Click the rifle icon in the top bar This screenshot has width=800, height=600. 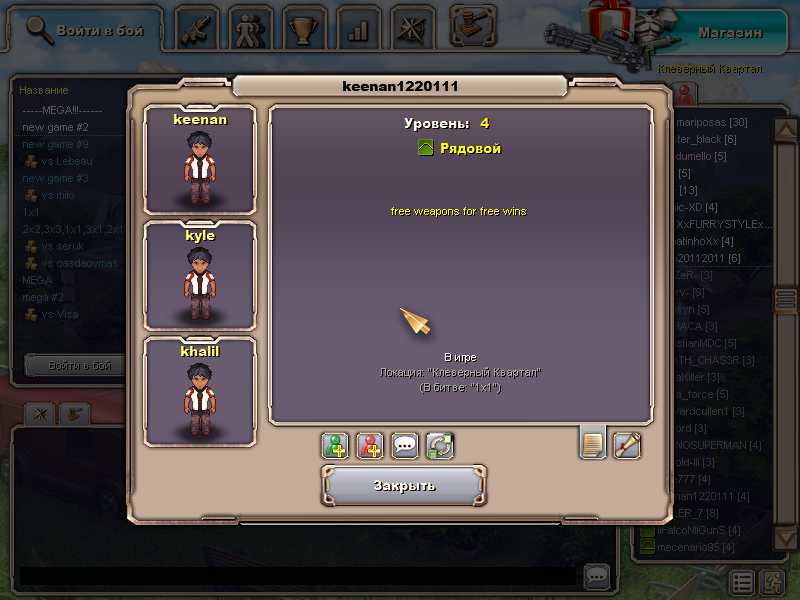pos(198,30)
